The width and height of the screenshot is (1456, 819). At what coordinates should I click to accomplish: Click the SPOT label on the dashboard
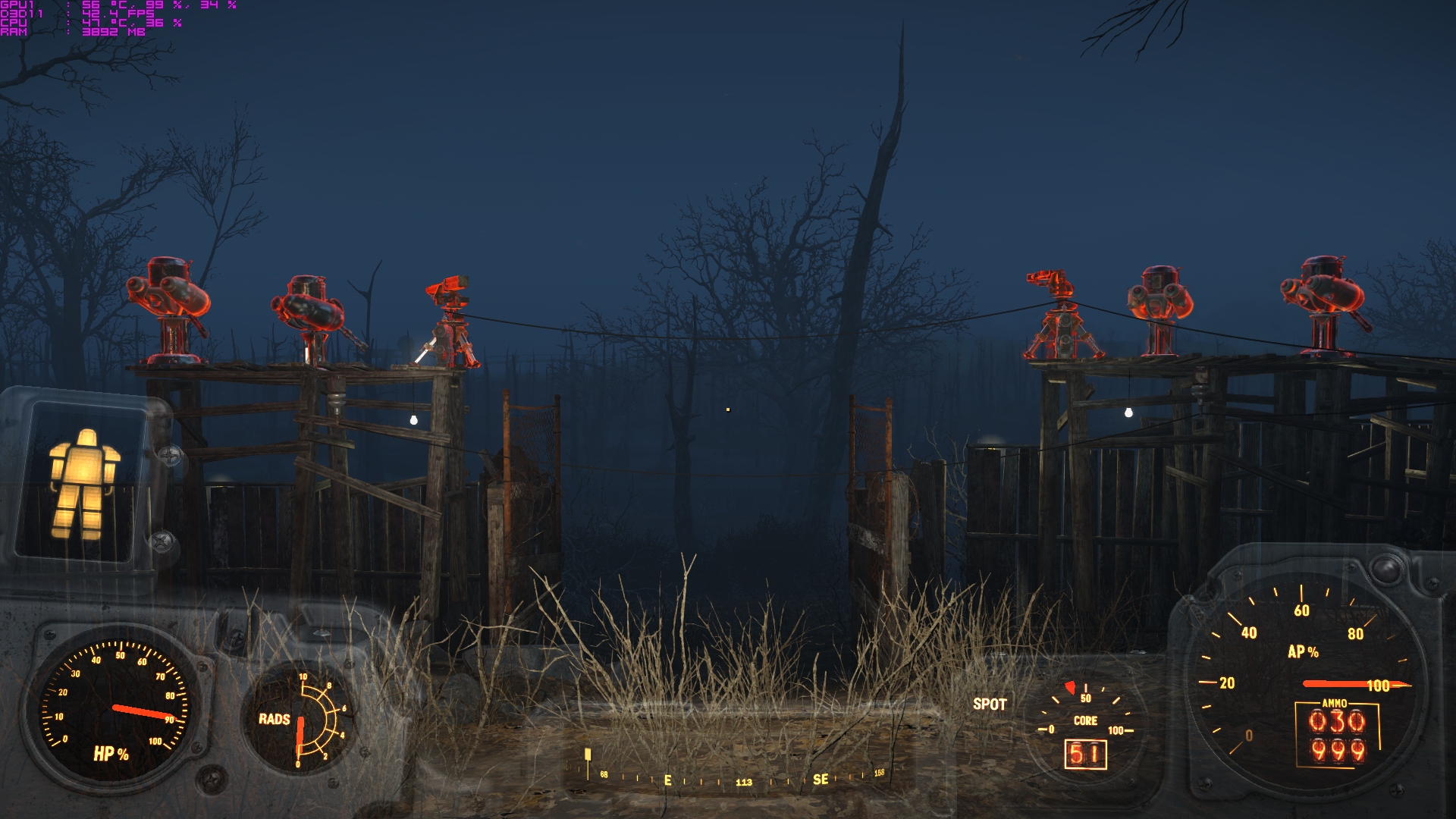(x=990, y=704)
